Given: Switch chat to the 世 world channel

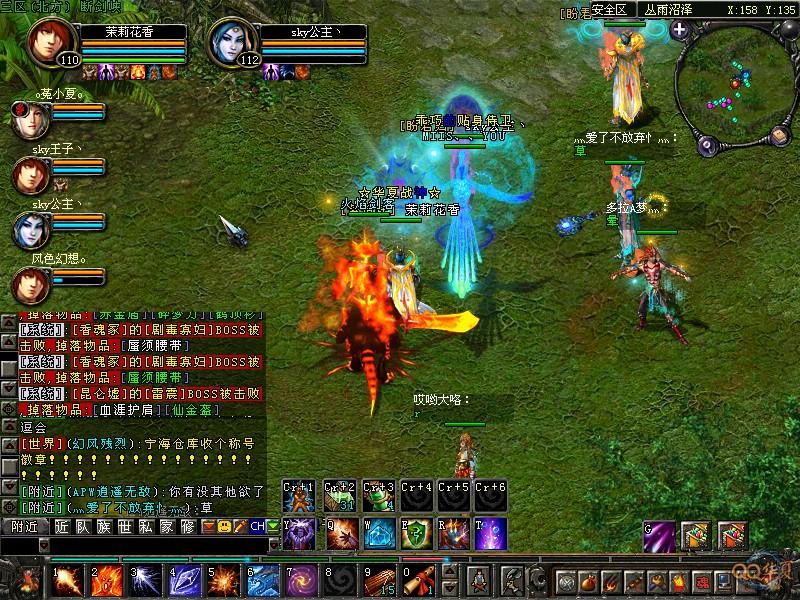Looking at the screenshot, I should point(124,526).
